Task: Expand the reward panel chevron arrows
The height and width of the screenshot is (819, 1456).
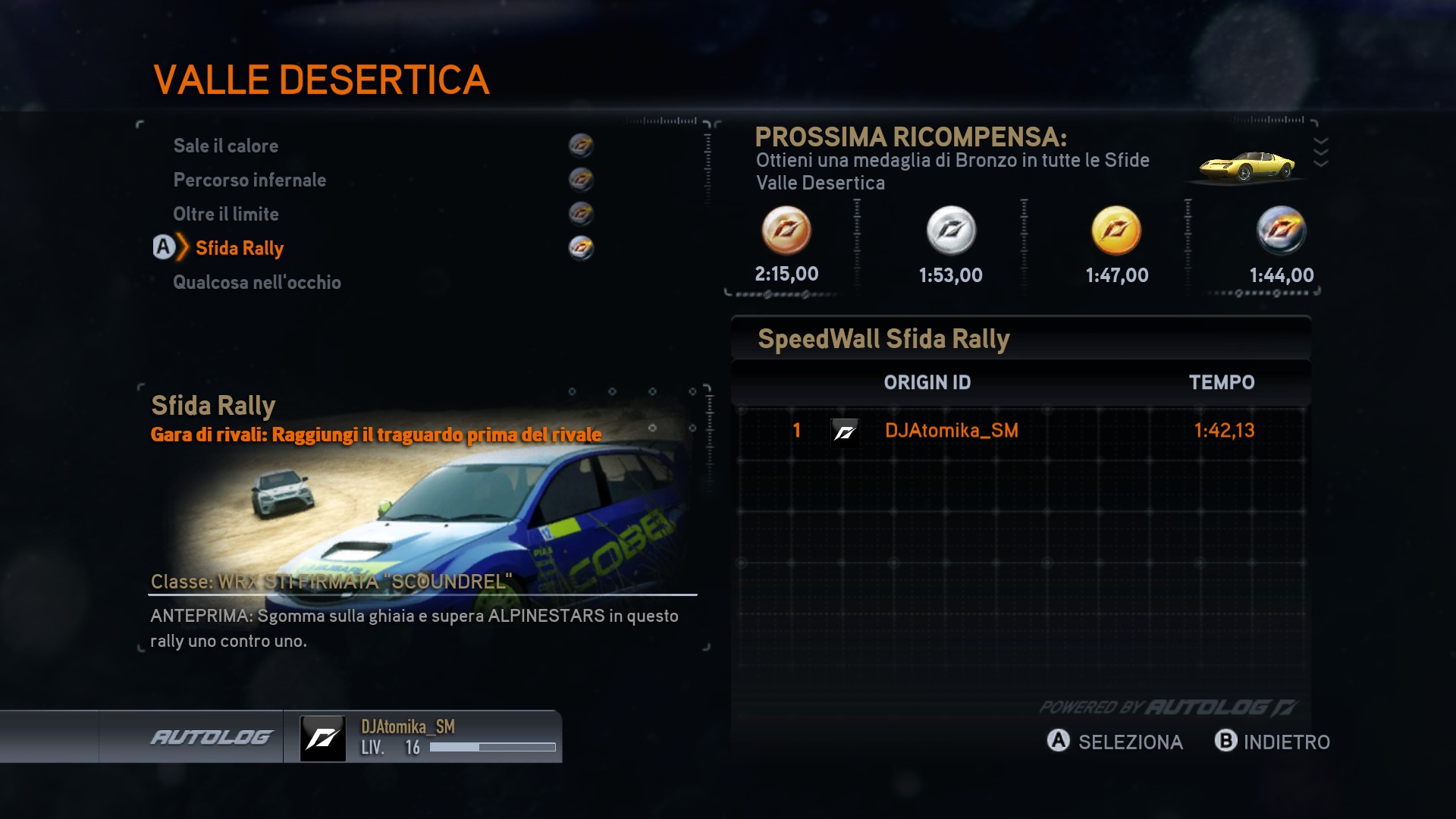Action: pyautogui.click(x=1320, y=152)
